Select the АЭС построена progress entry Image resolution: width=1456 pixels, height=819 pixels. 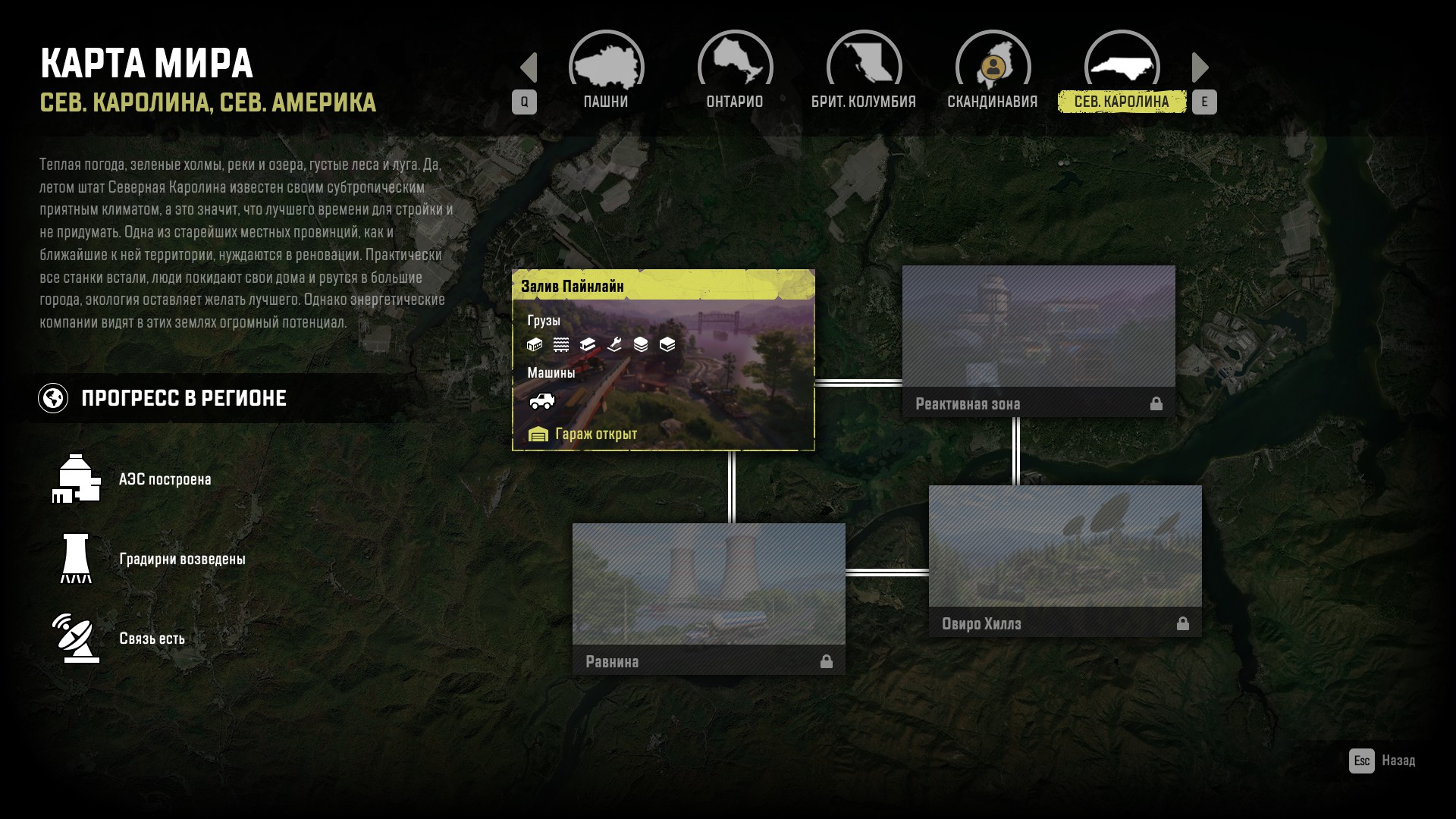(x=165, y=479)
